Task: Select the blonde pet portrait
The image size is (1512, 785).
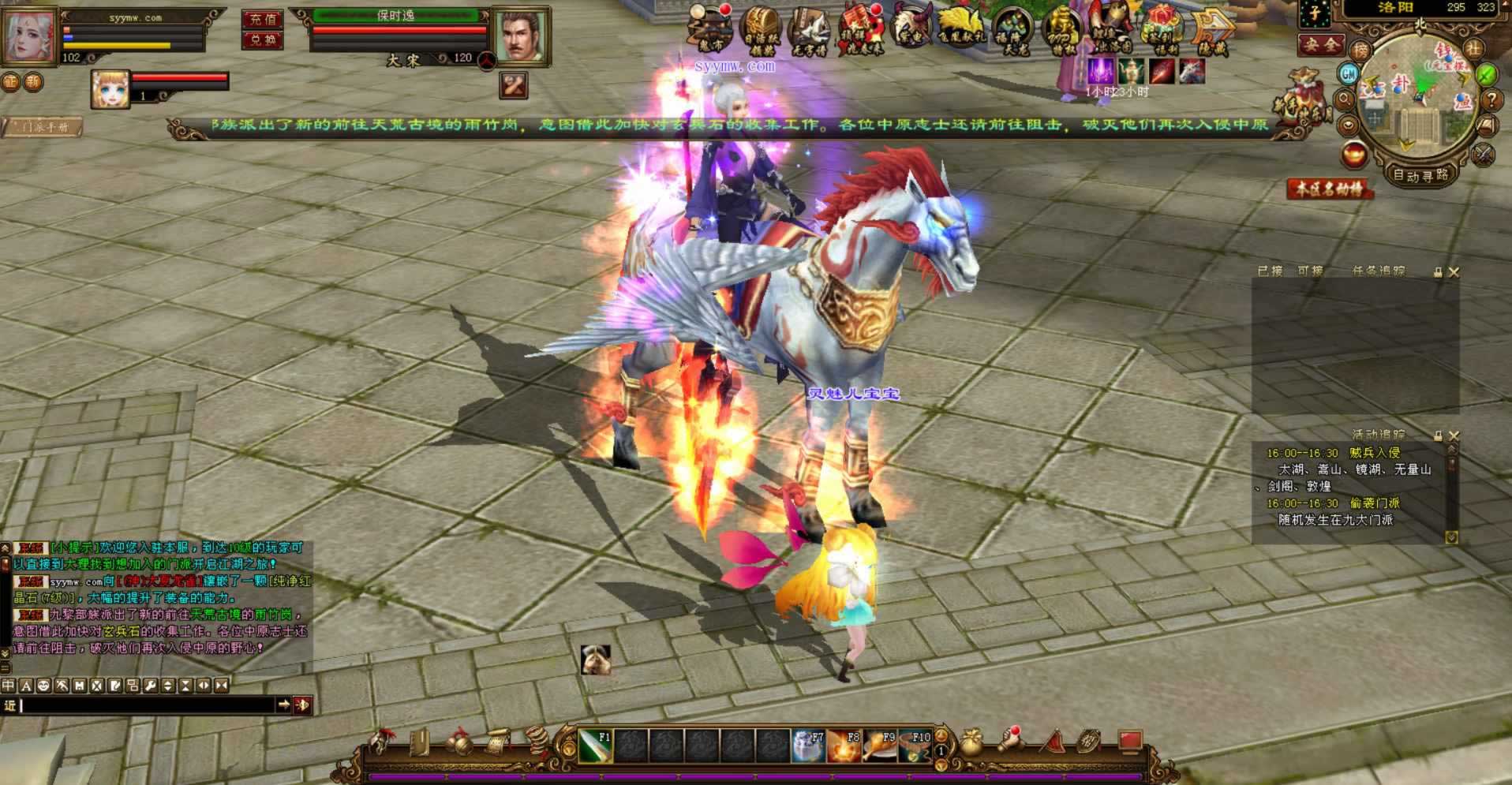Action: coord(110,88)
